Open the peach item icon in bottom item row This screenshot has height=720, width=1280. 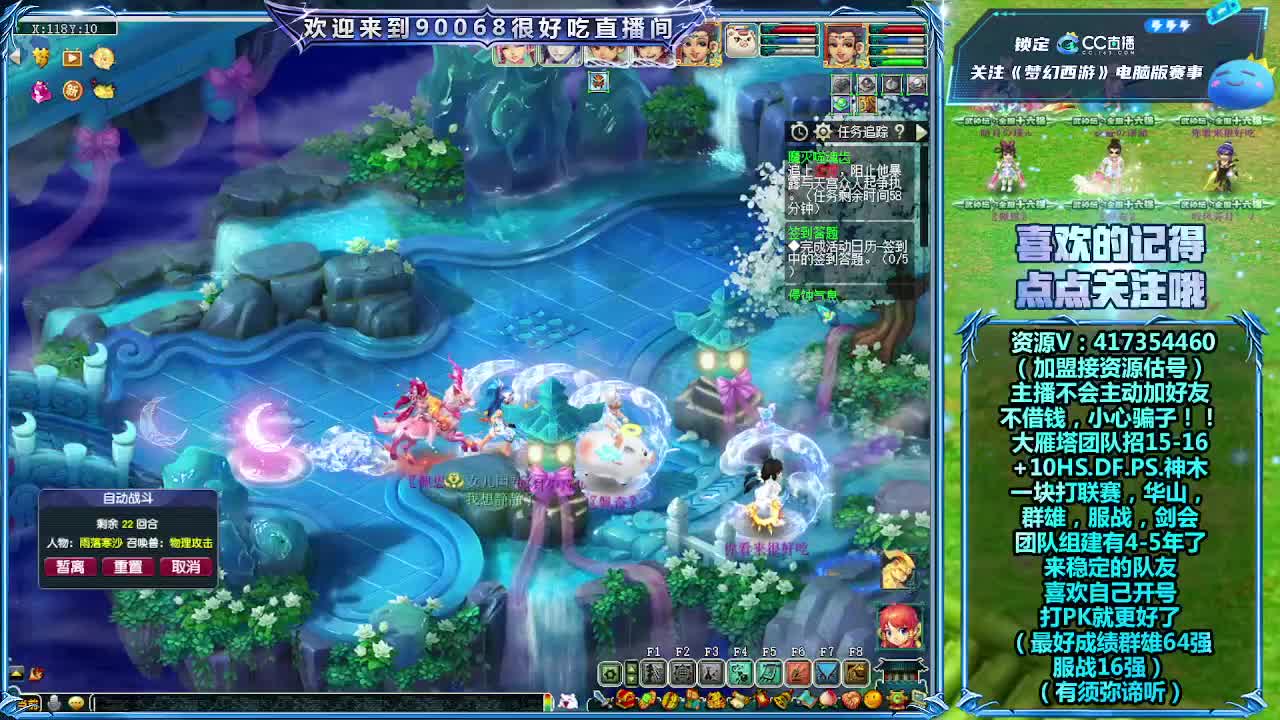point(826,699)
